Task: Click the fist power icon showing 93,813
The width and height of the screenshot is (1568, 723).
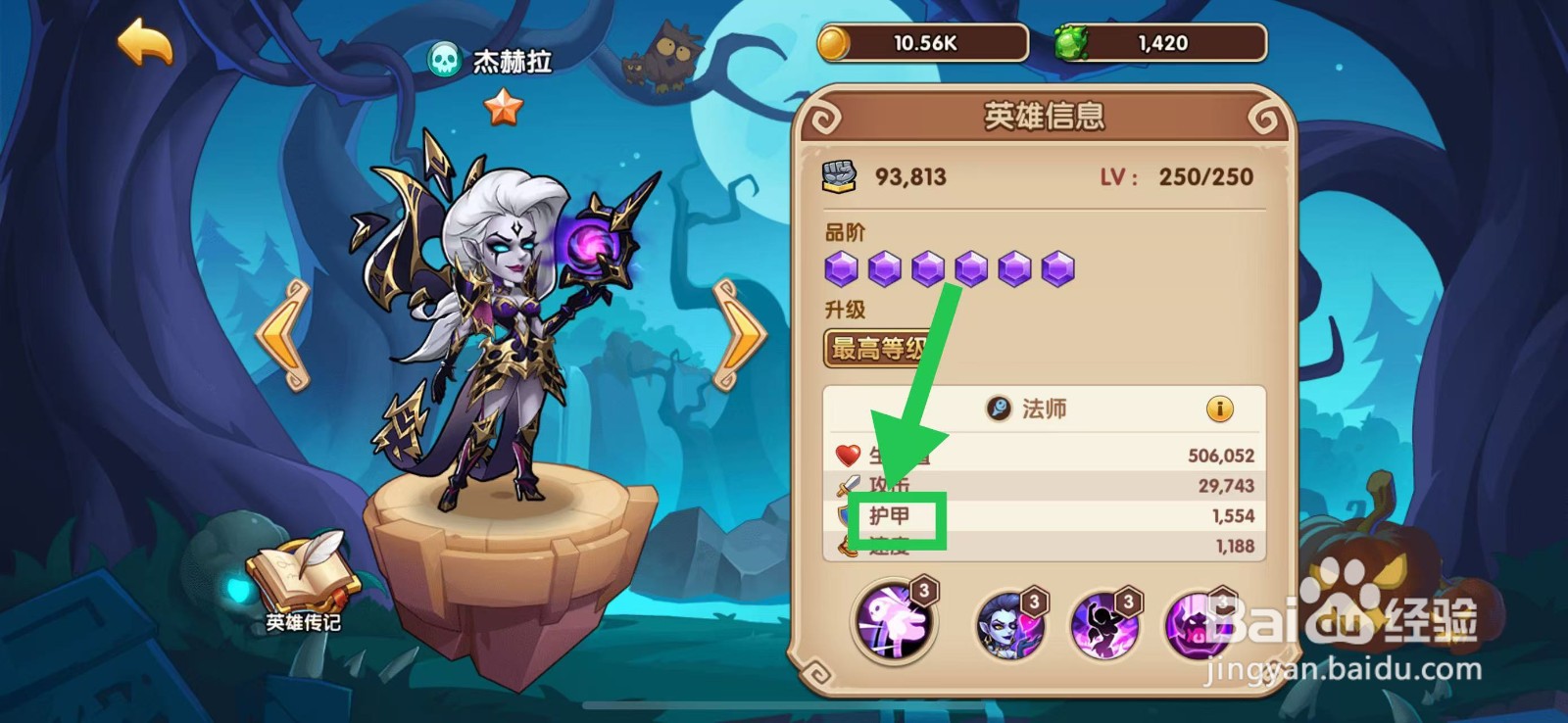Action: click(839, 174)
